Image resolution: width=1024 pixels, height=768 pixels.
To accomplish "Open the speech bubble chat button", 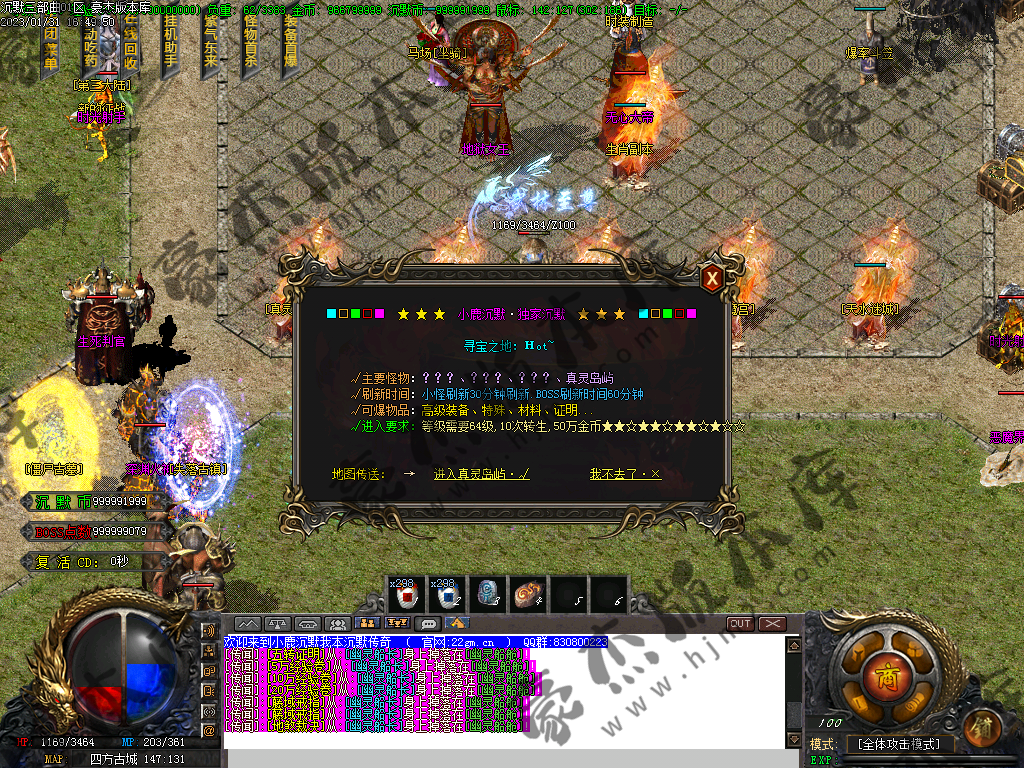I will tap(430, 624).
